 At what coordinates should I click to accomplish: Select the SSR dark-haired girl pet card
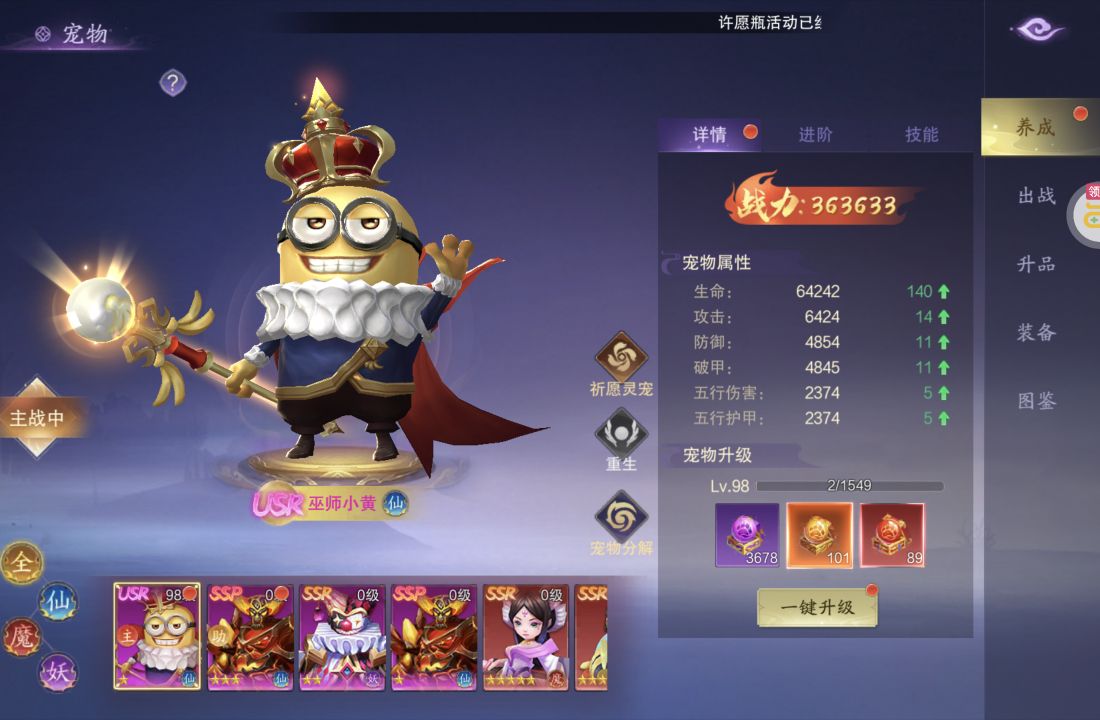click(526, 636)
